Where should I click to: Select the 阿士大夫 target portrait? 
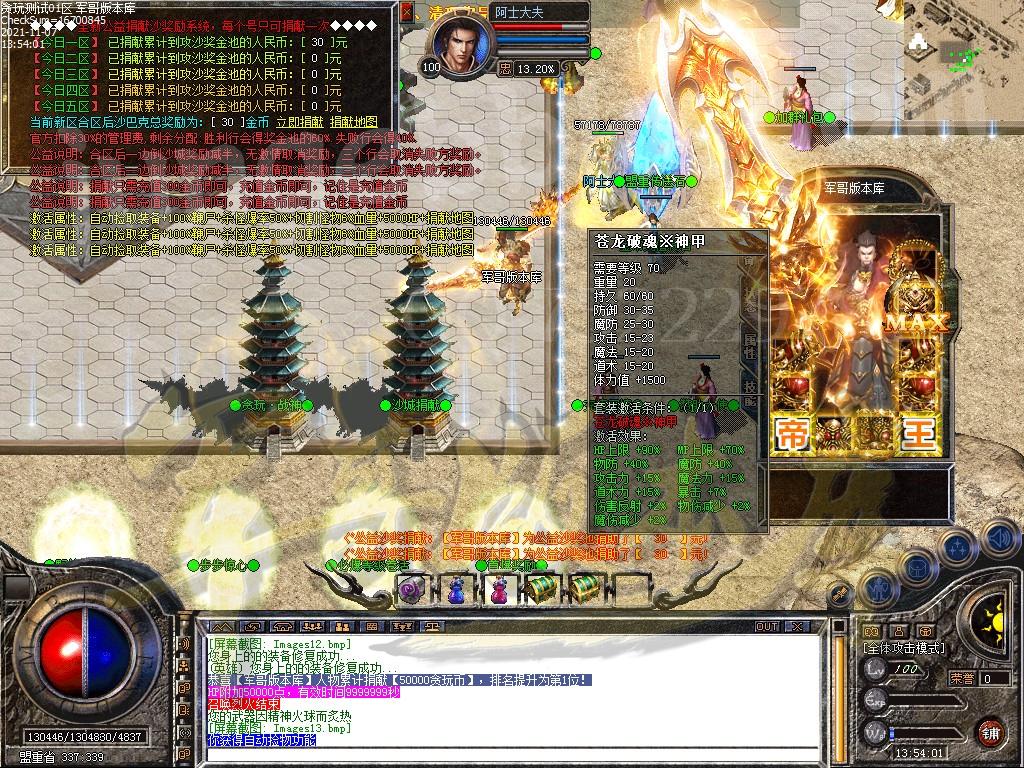462,45
